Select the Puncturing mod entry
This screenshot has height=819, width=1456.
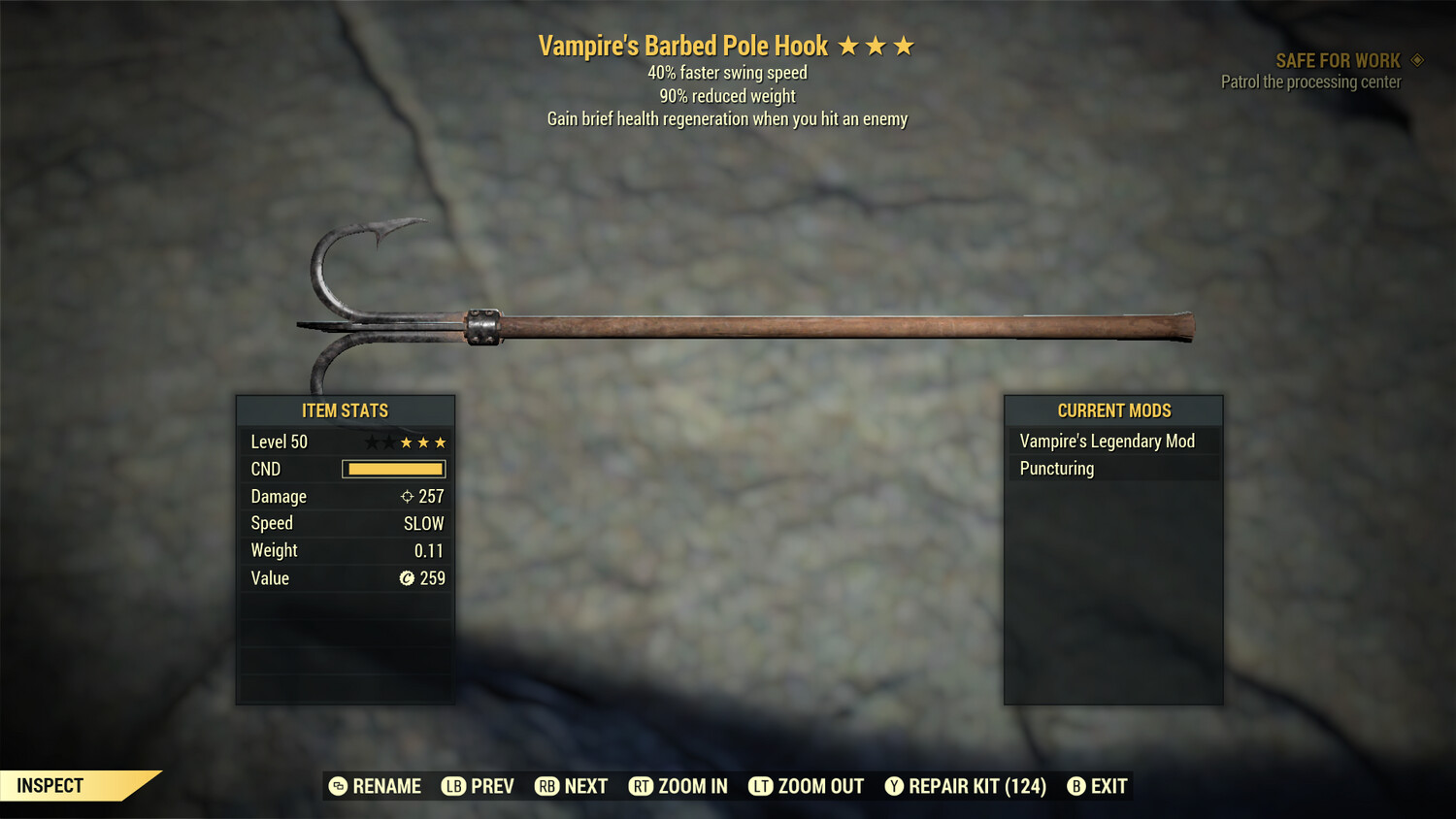tap(1057, 469)
